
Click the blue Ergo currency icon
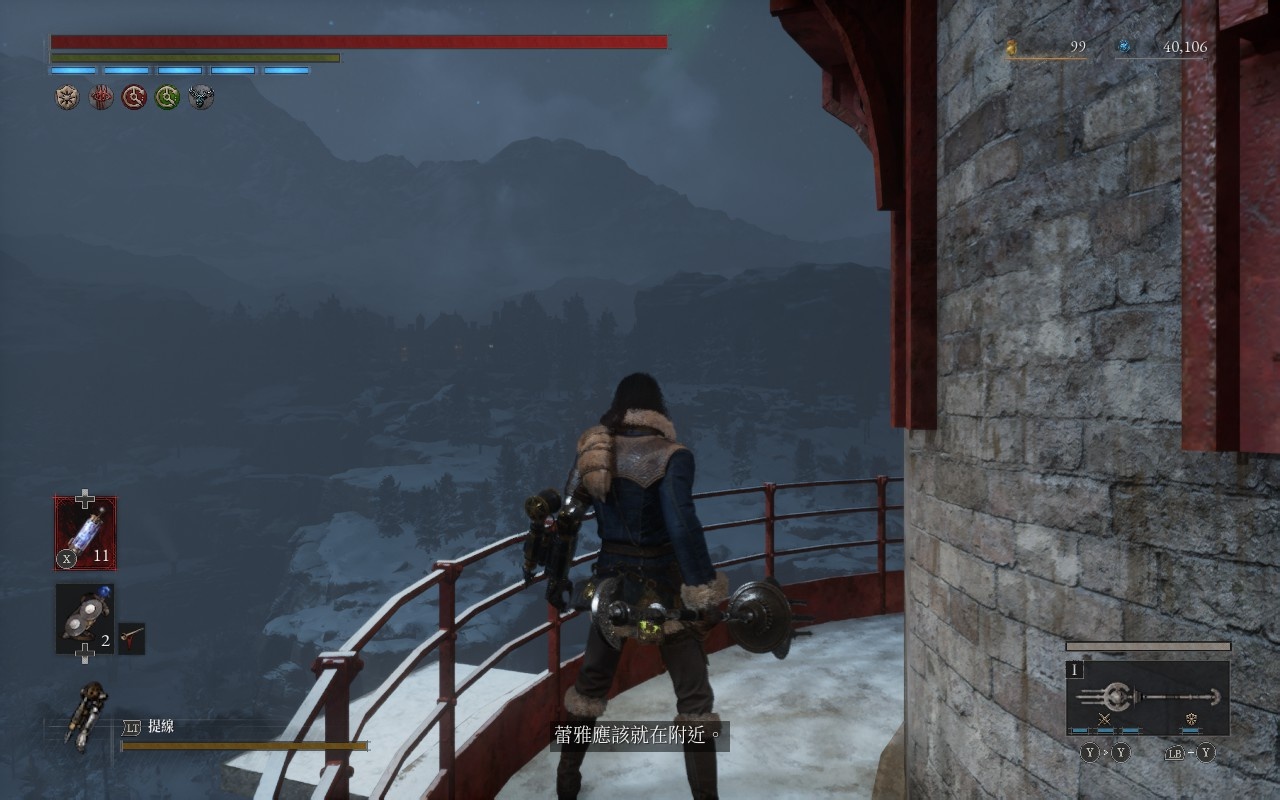tap(1124, 47)
